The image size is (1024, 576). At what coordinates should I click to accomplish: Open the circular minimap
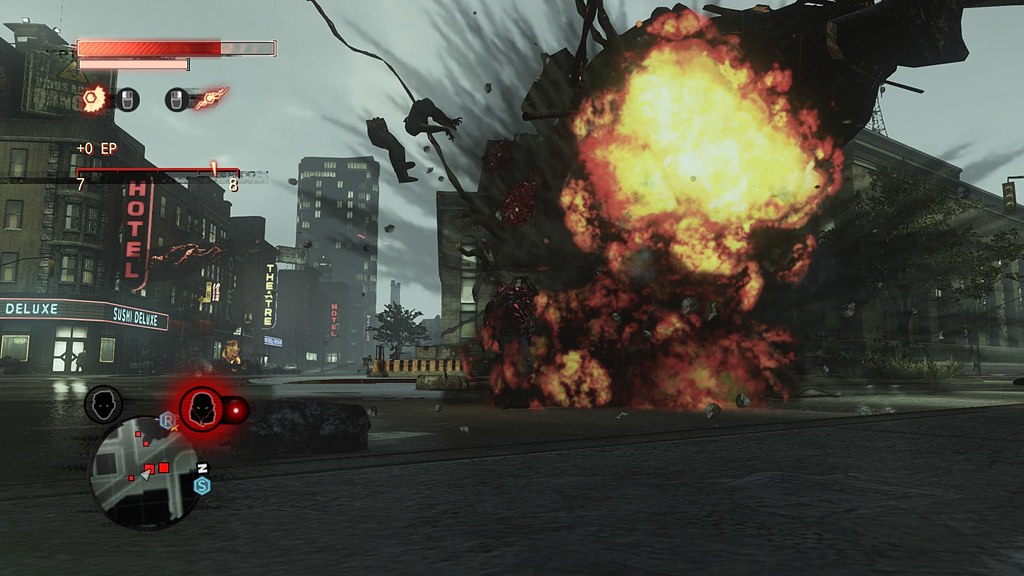144,472
